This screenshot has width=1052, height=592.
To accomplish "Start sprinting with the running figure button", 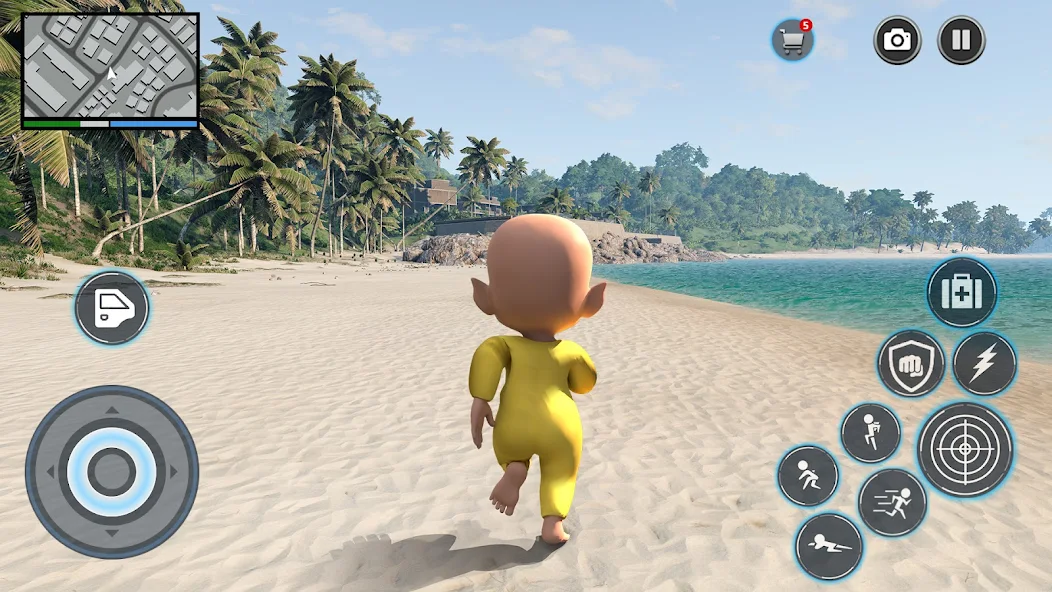I will (x=892, y=502).
